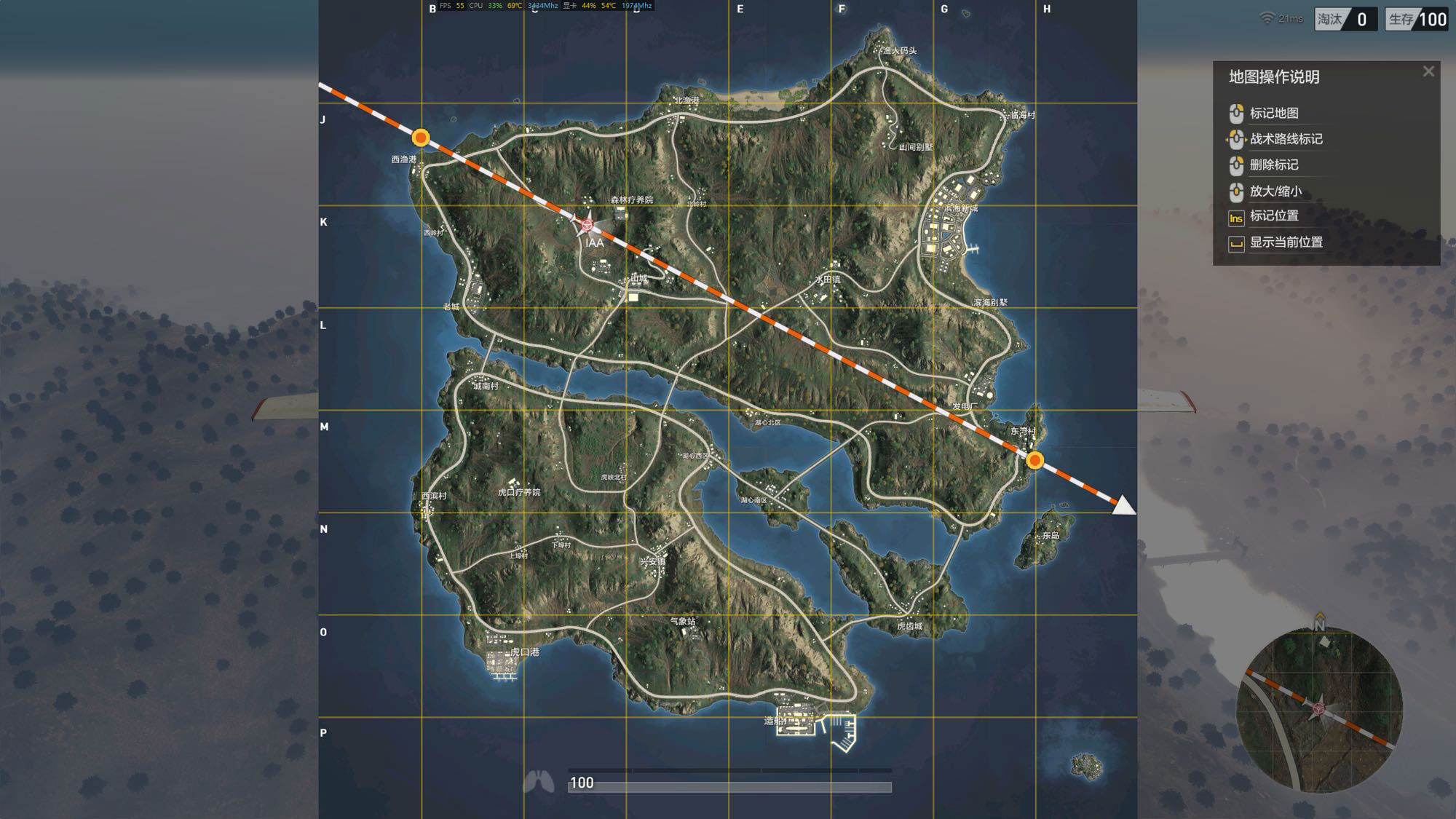Click the 渔人码头 label on the map
This screenshot has height=819, width=1456.
[899, 50]
